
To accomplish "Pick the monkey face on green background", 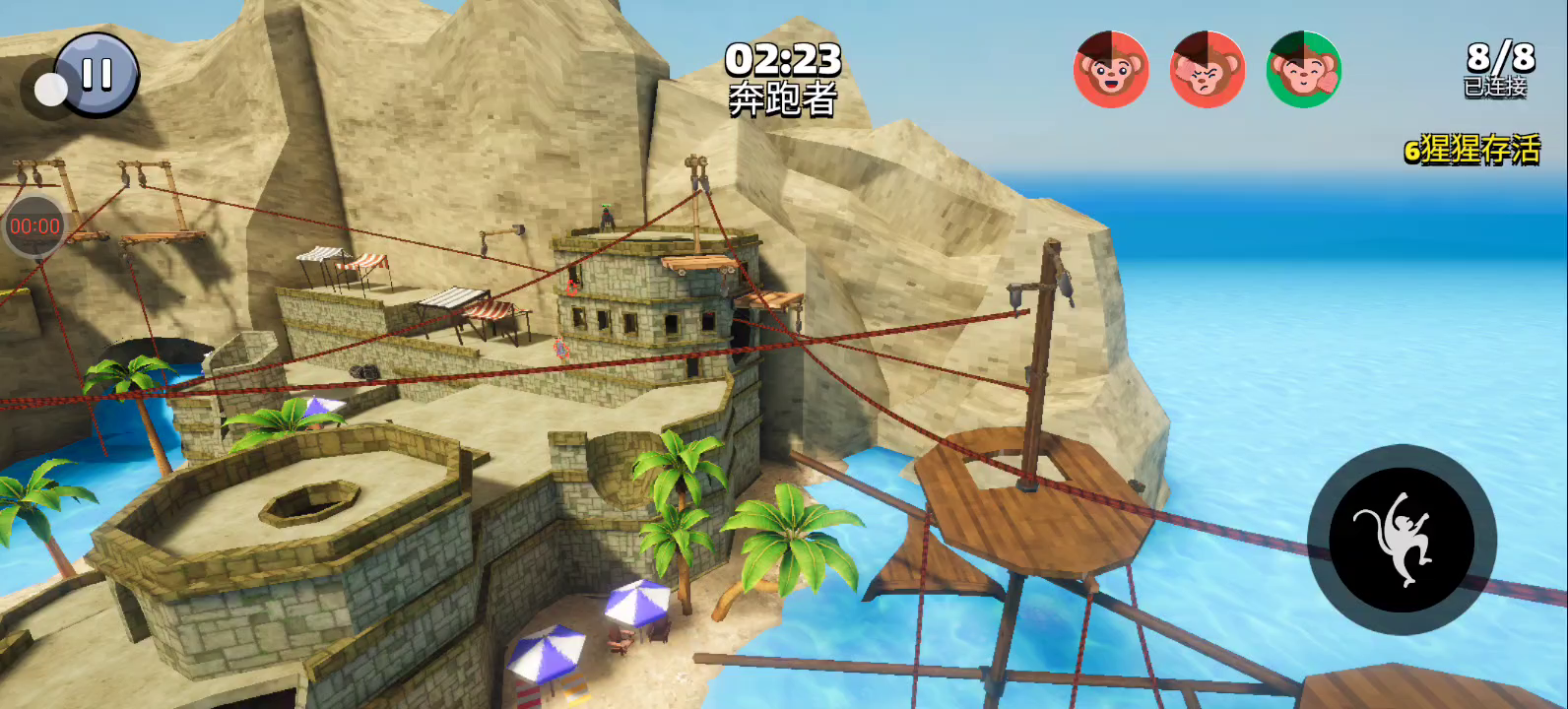I will pyautogui.click(x=1303, y=69).
